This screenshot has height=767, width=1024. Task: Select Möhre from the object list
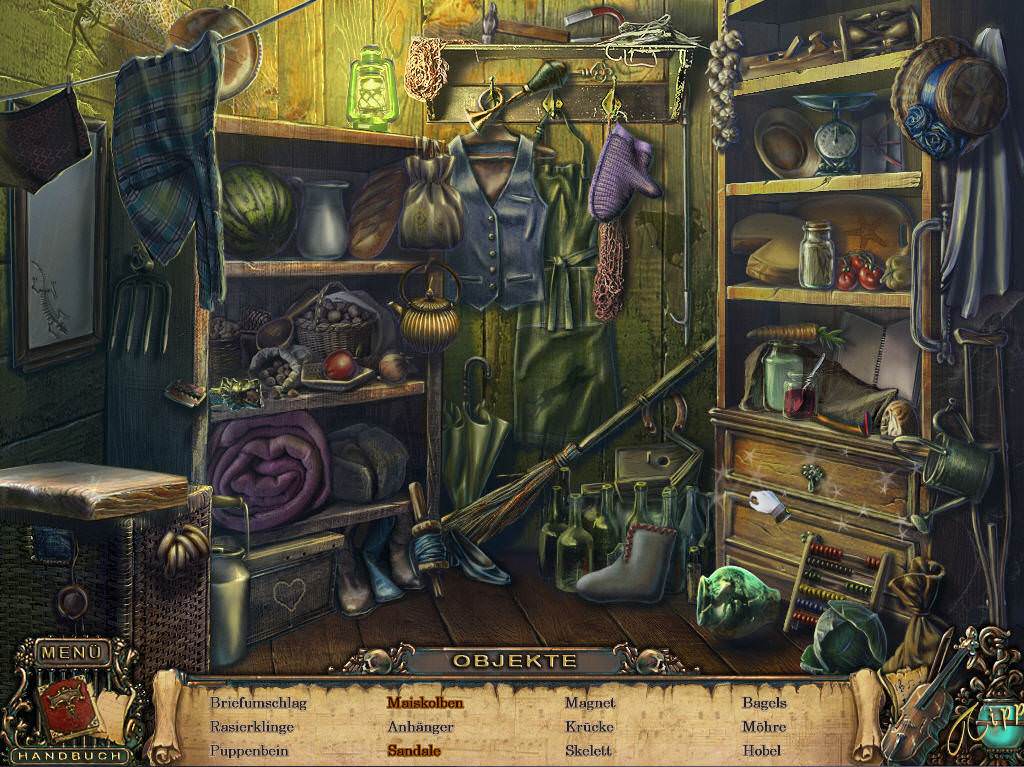764,726
